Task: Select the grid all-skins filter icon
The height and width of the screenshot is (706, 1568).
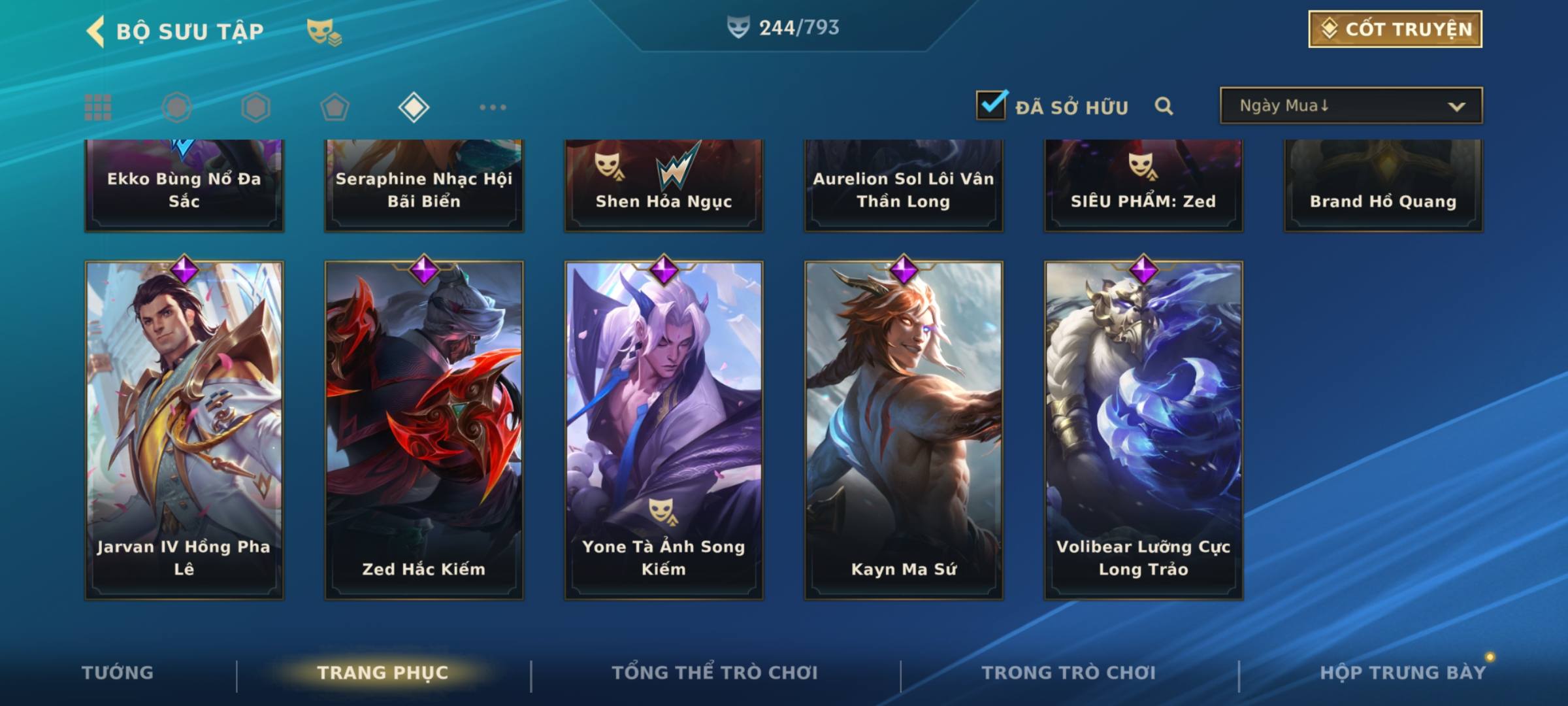Action: pyautogui.click(x=98, y=107)
